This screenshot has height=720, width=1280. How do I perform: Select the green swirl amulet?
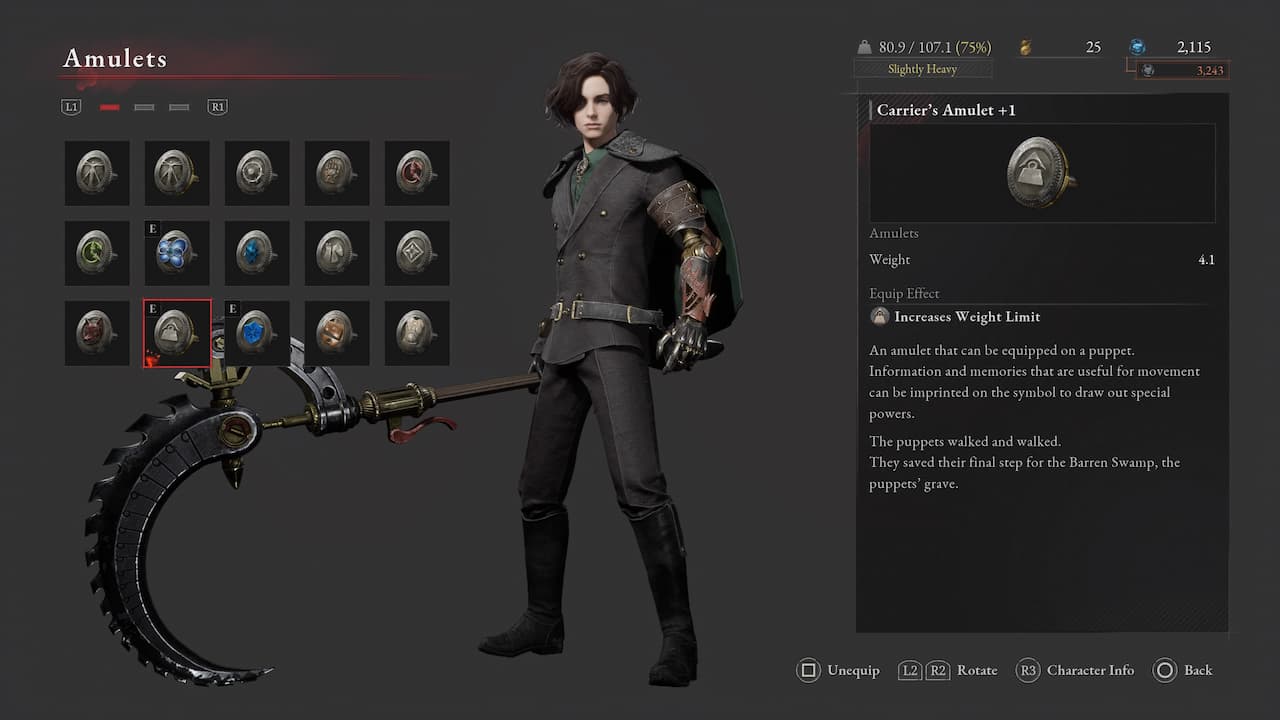[x=97, y=253]
